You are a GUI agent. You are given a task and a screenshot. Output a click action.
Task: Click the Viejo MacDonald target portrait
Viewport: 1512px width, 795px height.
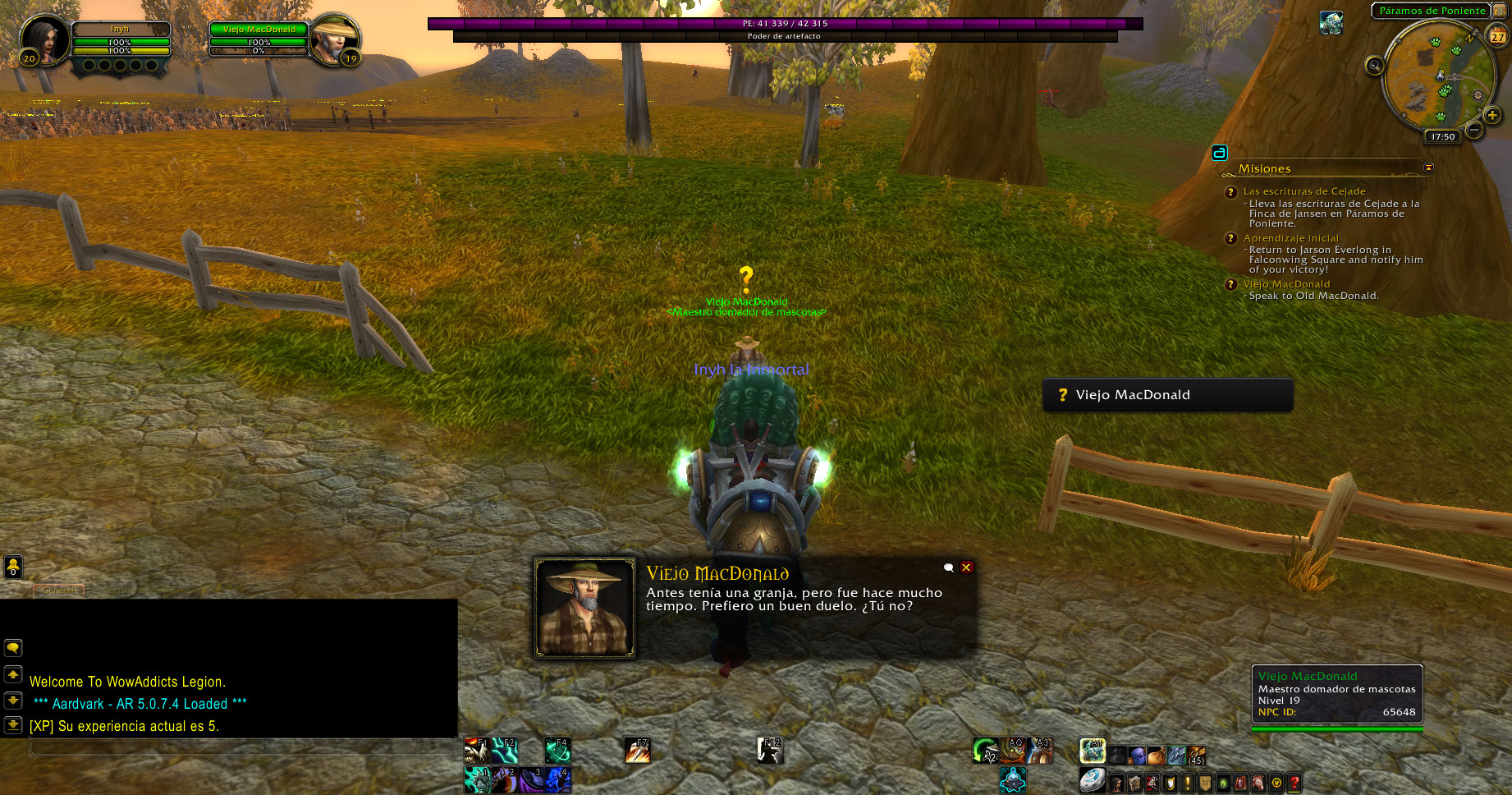tap(334, 39)
